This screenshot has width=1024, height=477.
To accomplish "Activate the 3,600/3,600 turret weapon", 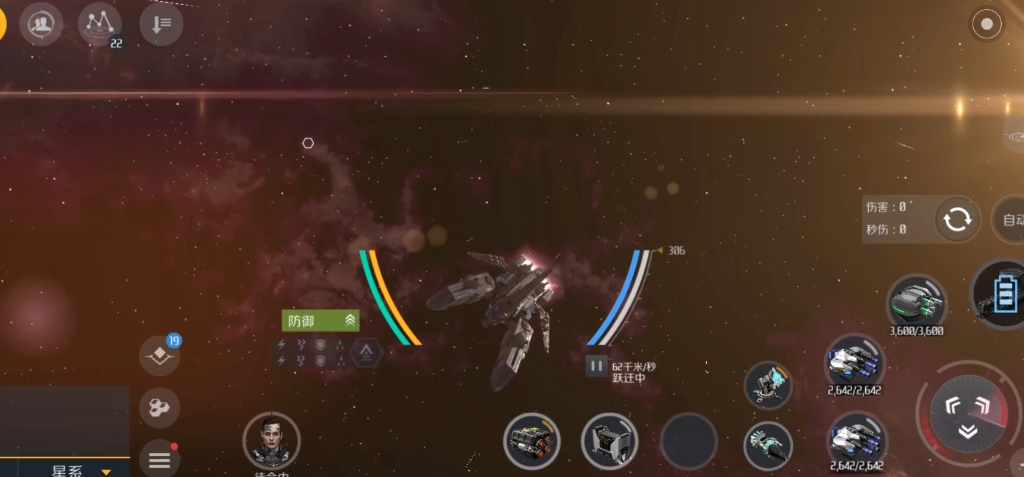I will [916, 301].
